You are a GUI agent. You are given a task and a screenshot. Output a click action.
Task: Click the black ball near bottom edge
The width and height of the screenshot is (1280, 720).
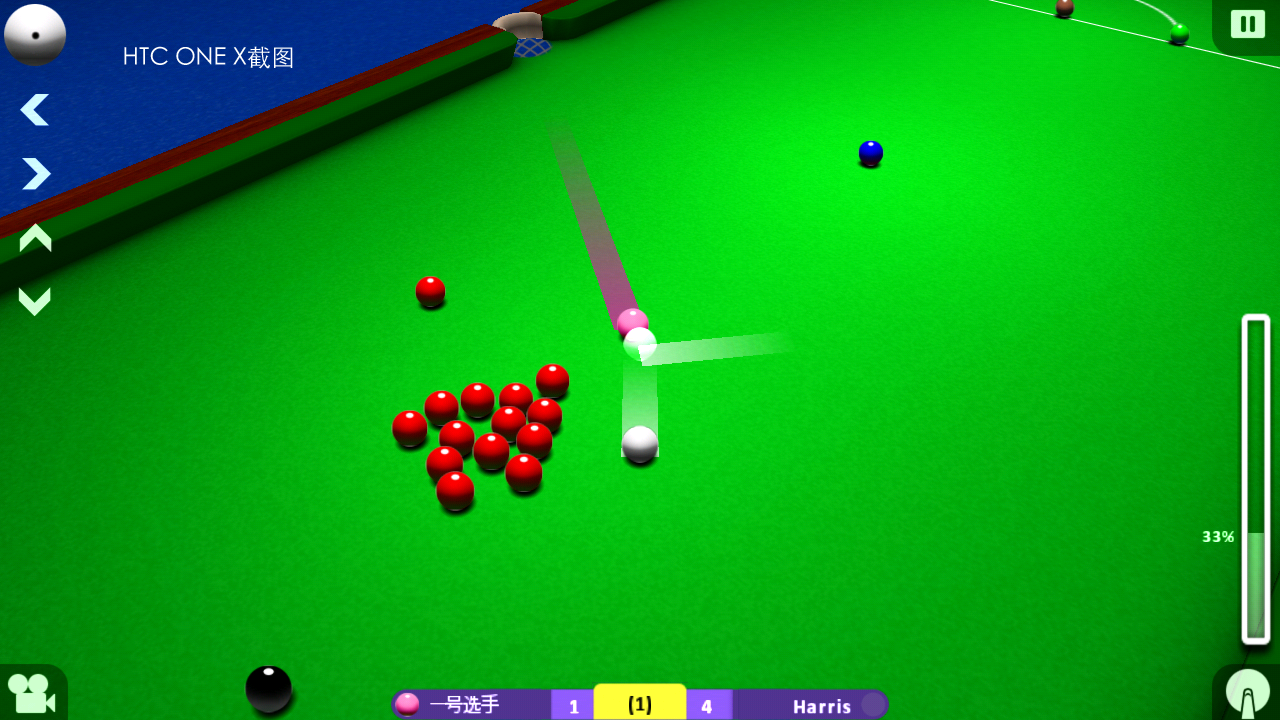click(267, 690)
